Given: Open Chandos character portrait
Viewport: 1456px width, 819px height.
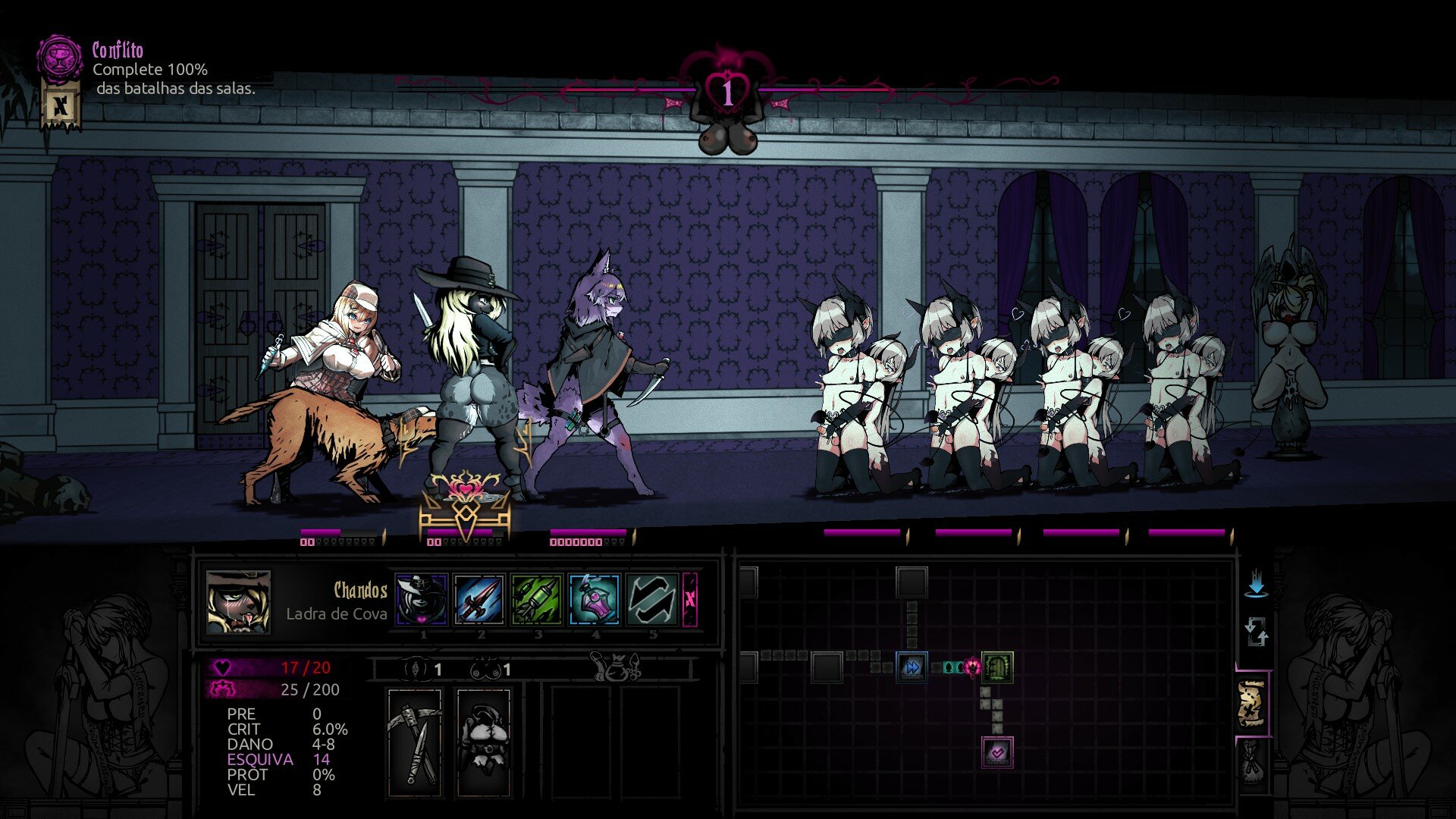Looking at the screenshot, I should pyautogui.click(x=238, y=602).
